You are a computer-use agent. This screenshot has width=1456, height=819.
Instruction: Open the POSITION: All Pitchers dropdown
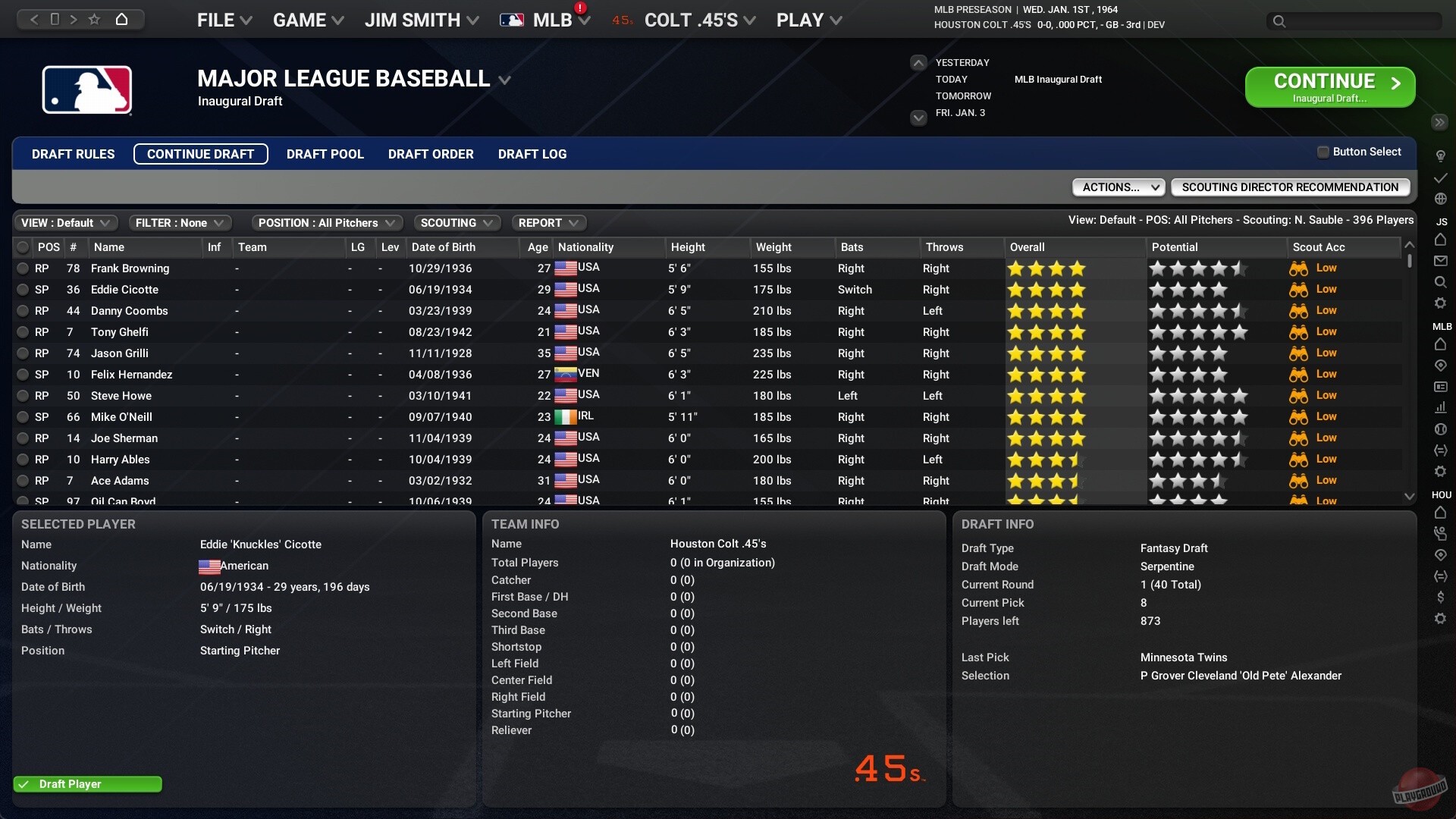coord(327,222)
